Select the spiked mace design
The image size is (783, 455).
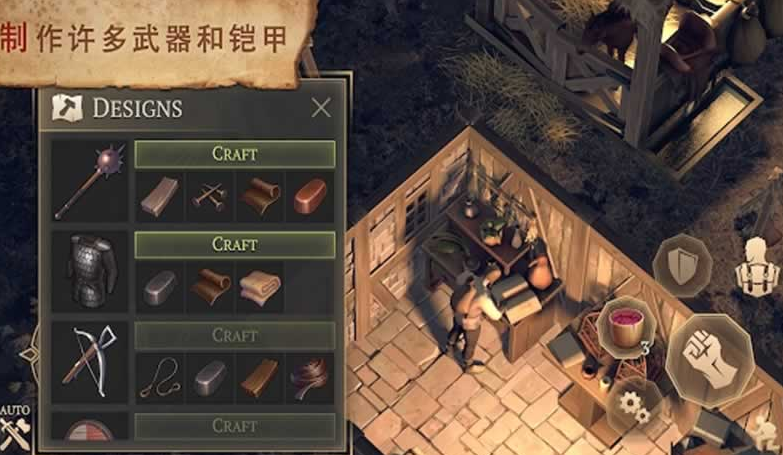click(88, 180)
